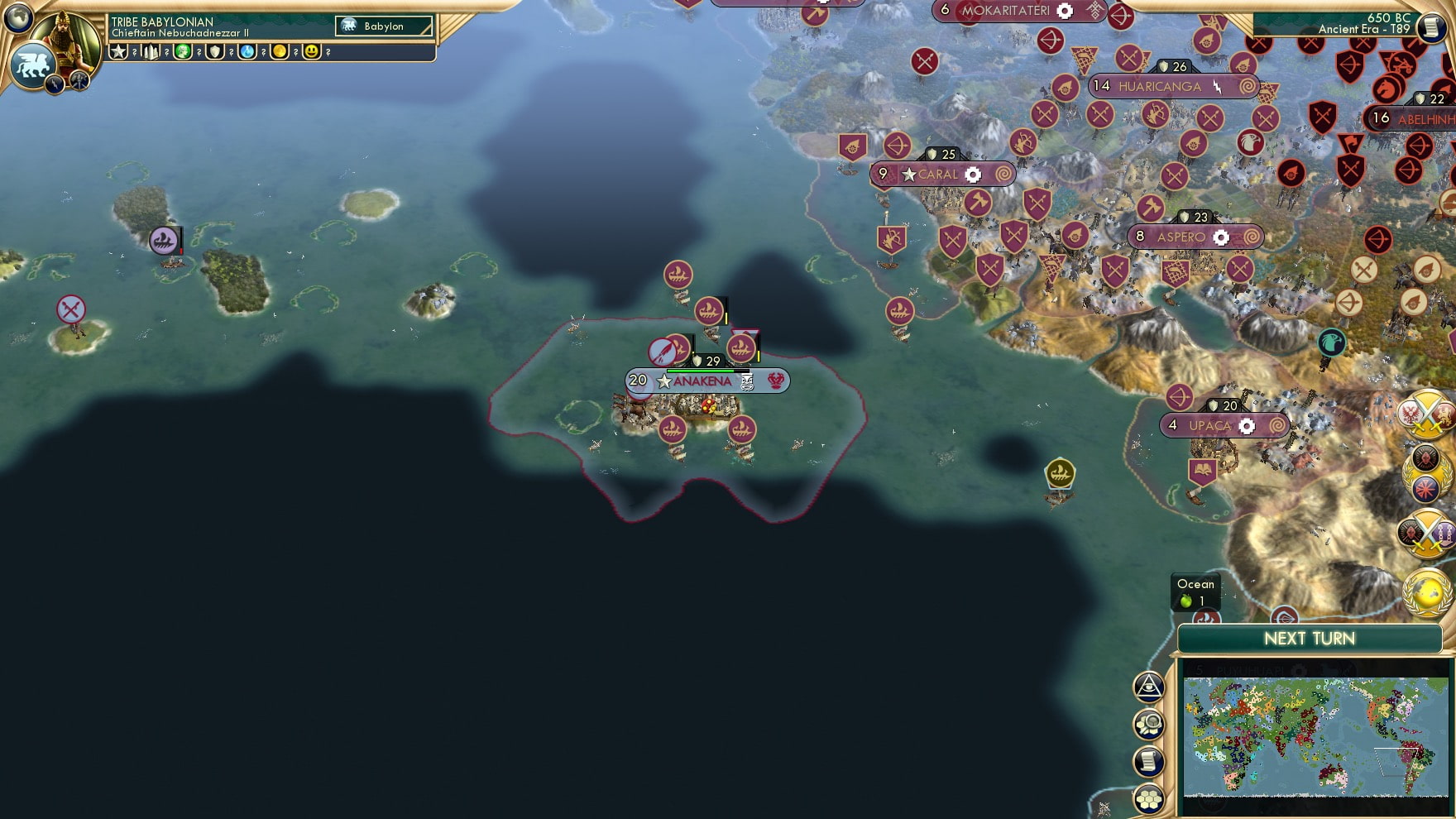Open the Babylon civilization dropdown
The height and width of the screenshot is (819, 1456).
pos(385,26)
